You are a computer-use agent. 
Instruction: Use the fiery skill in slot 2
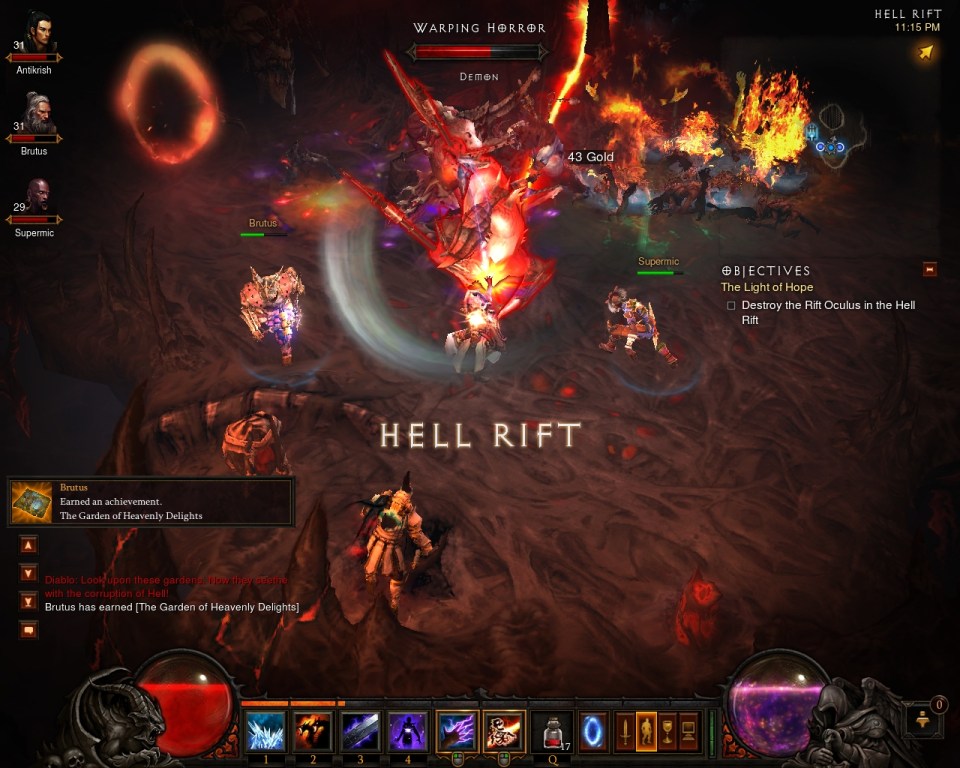click(x=314, y=731)
